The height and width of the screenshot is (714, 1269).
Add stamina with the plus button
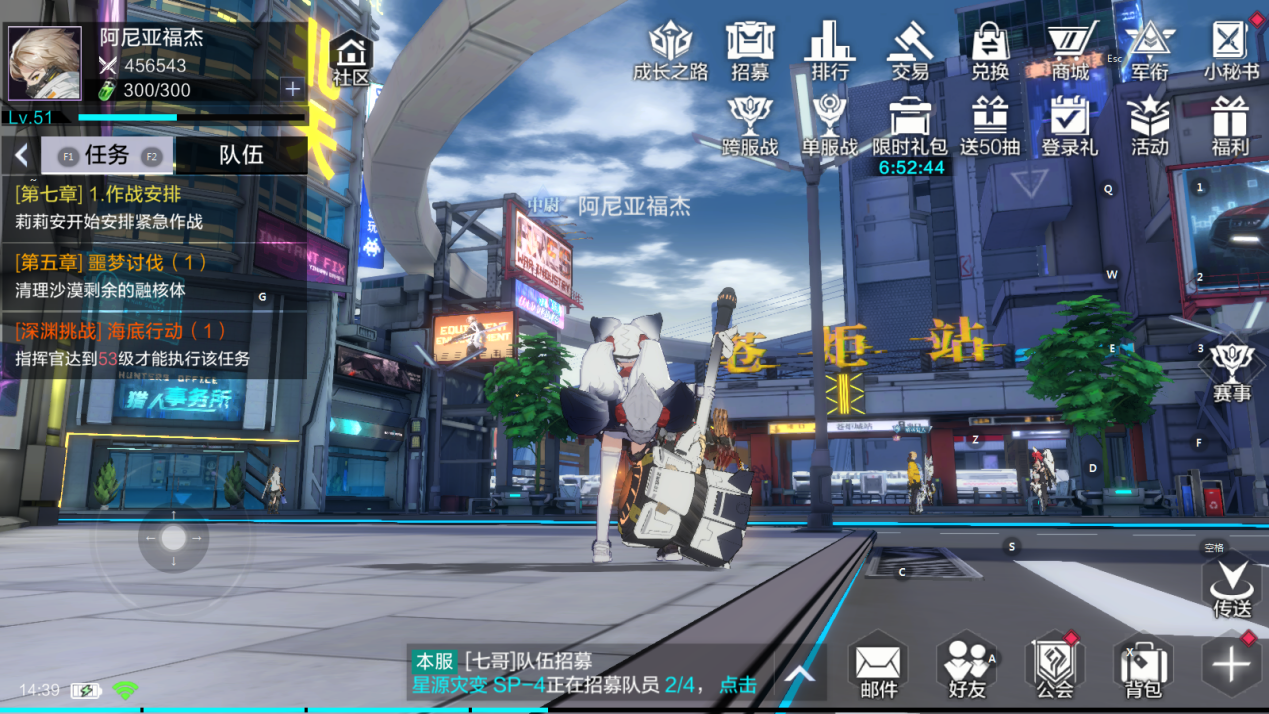[292, 89]
